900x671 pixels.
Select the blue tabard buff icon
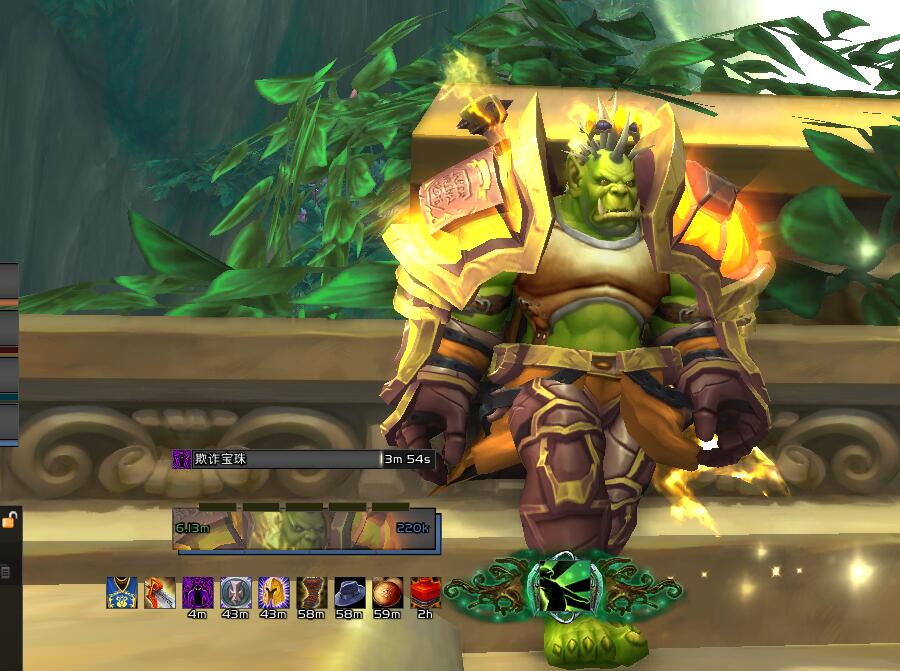[x=121, y=593]
